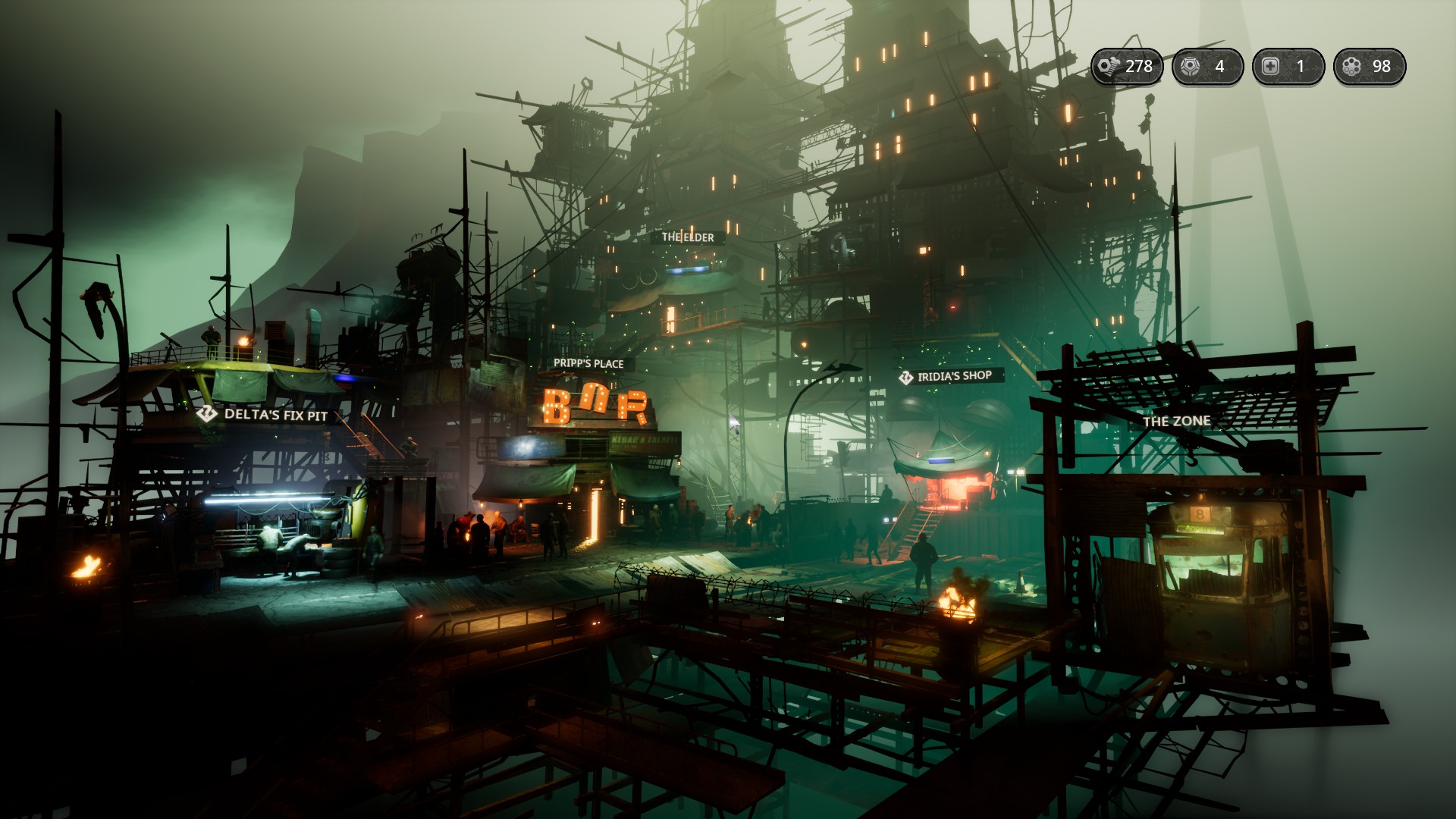Go to The Zone
1456x819 pixels.
[1176, 422]
